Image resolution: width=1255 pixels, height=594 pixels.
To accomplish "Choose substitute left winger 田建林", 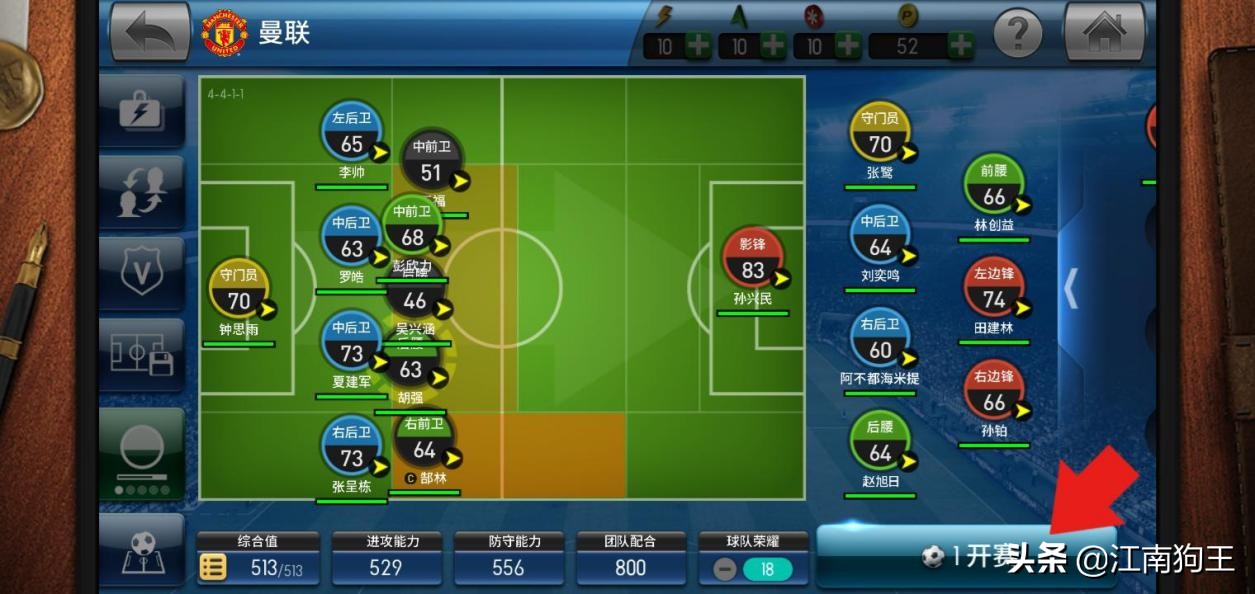I will pos(994,290).
